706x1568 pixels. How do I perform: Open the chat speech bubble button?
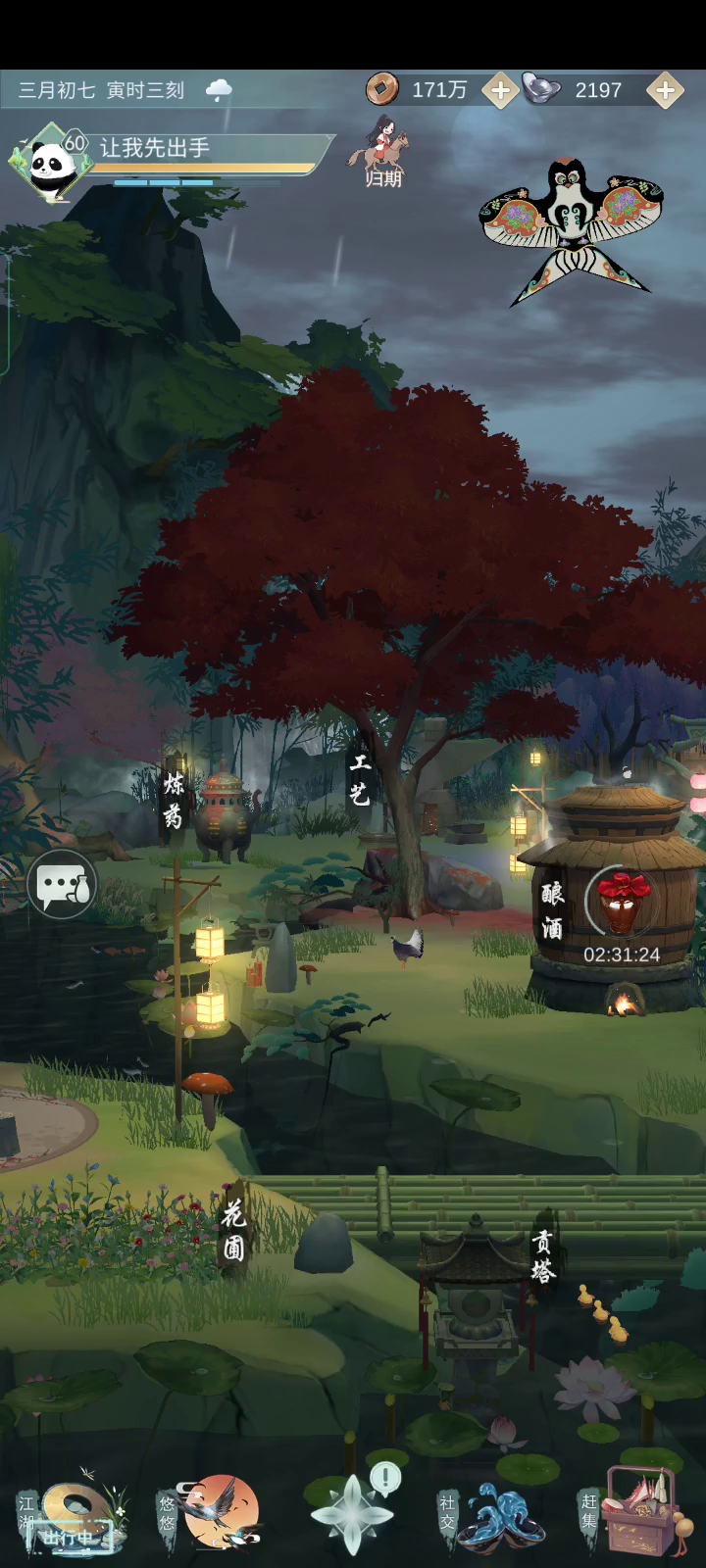pyautogui.click(x=62, y=885)
